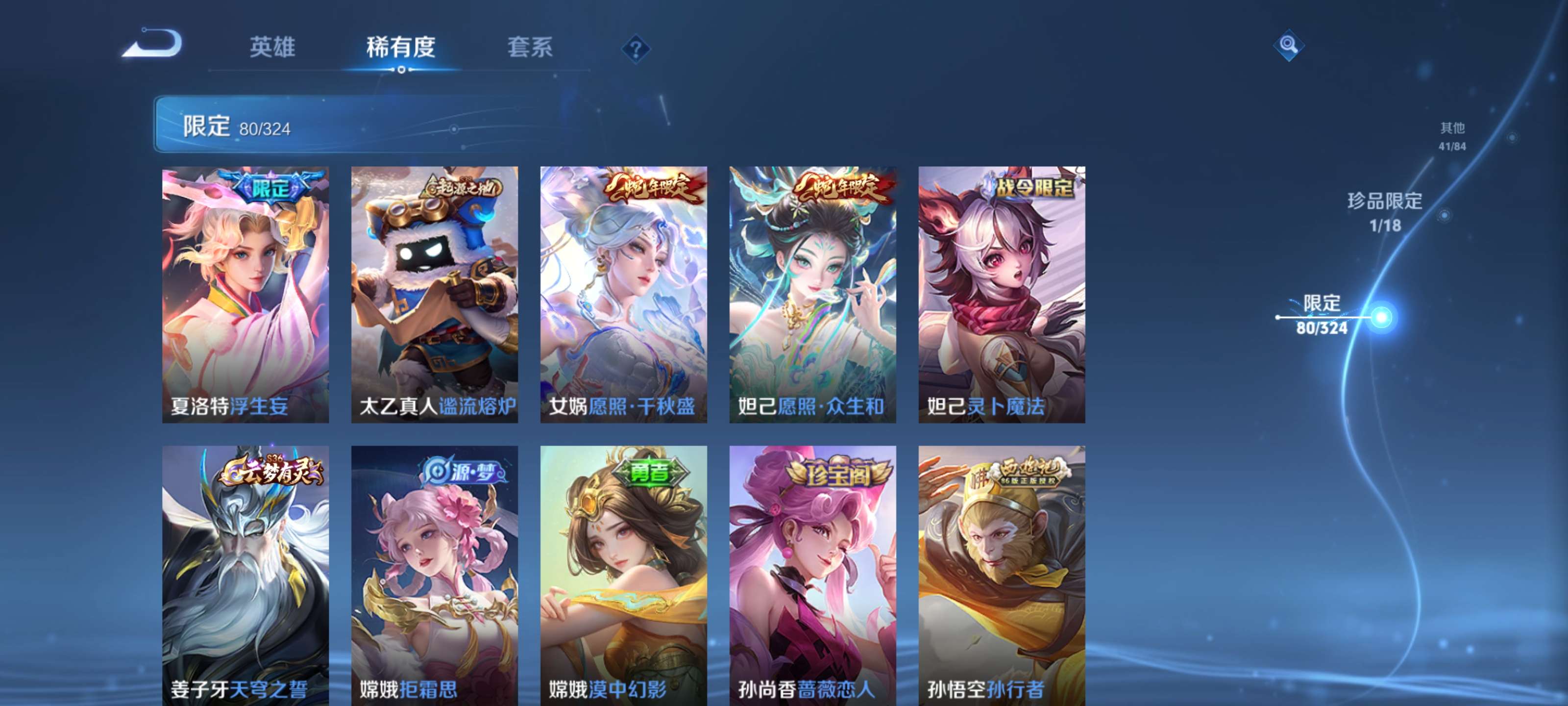
Task: Open the question mark help icon
Action: 636,49
